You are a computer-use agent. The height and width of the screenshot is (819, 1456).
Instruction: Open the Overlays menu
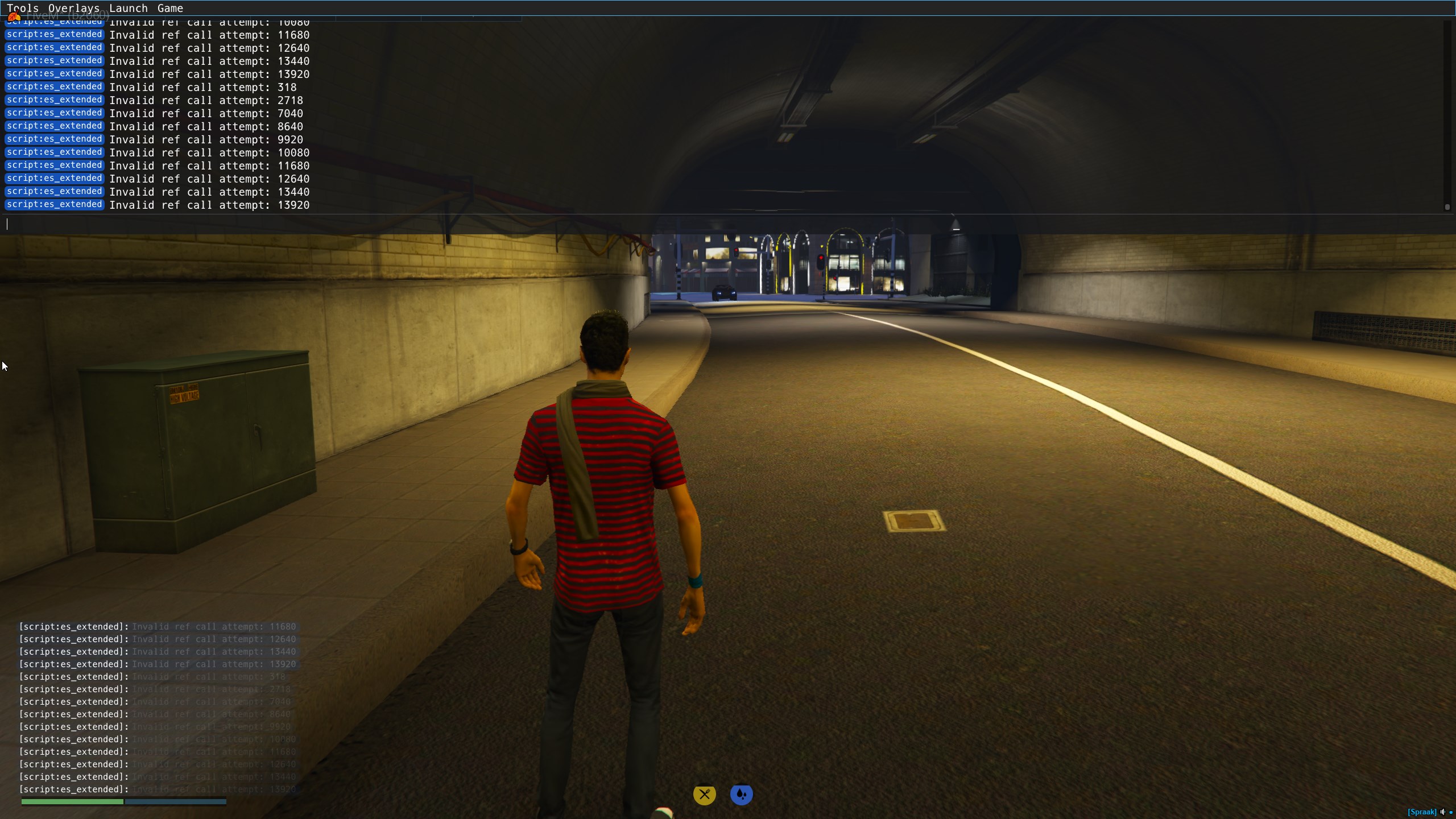[x=74, y=8]
